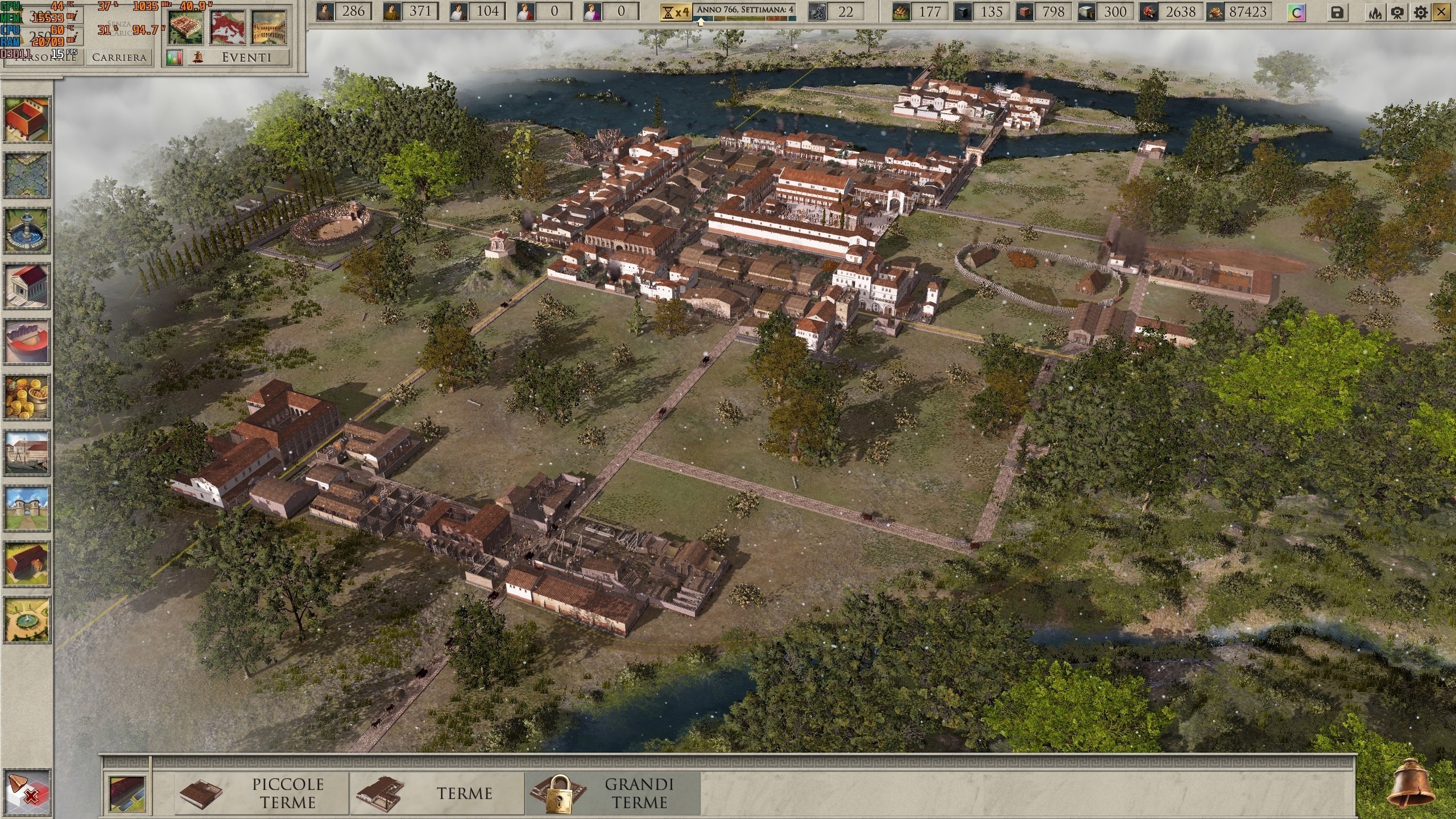Open the fountain water build category

point(26,230)
